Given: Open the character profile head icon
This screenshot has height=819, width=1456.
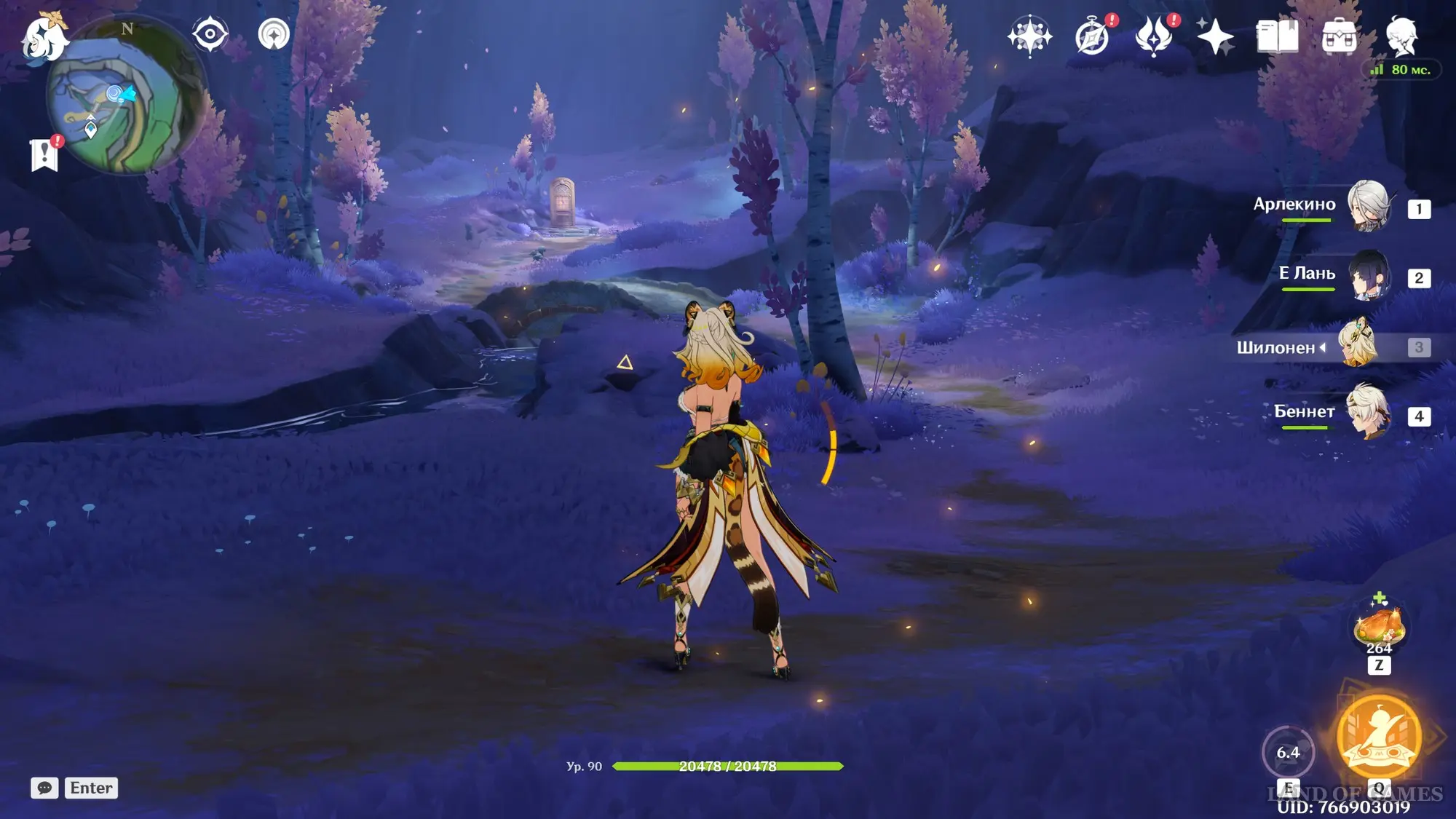Looking at the screenshot, I should click(1401, 36).
